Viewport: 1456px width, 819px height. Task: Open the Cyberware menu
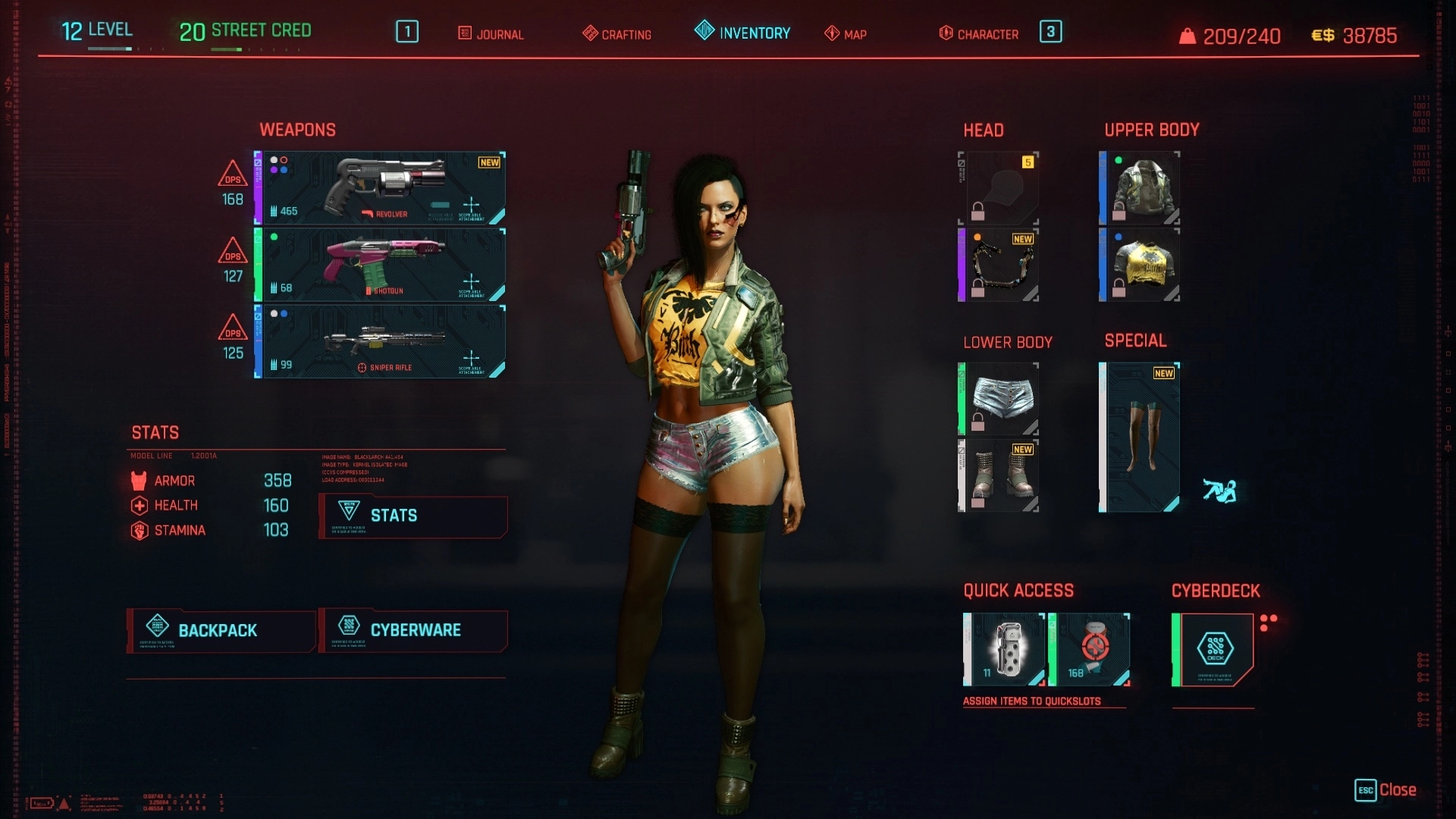pos(413,630)
